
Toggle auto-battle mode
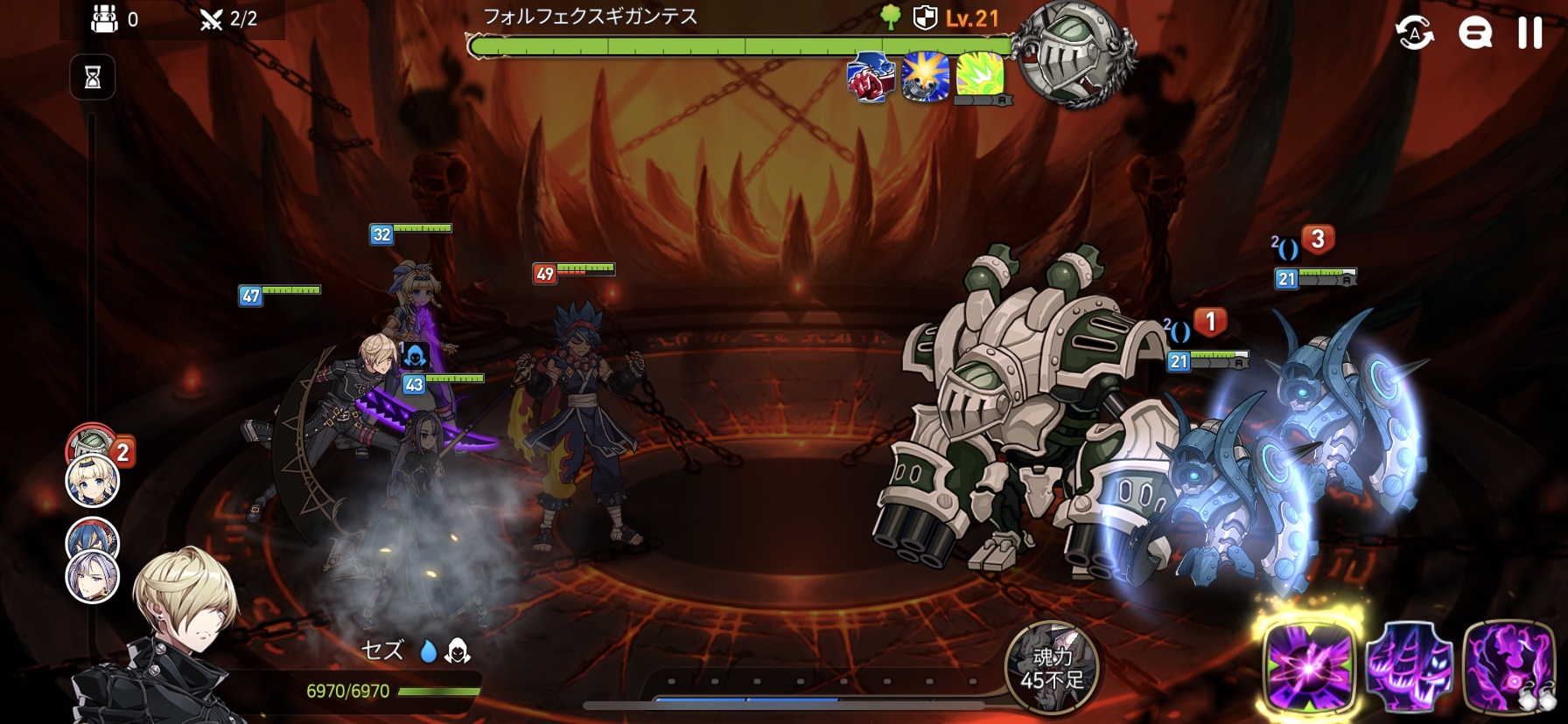point(1414,33)
